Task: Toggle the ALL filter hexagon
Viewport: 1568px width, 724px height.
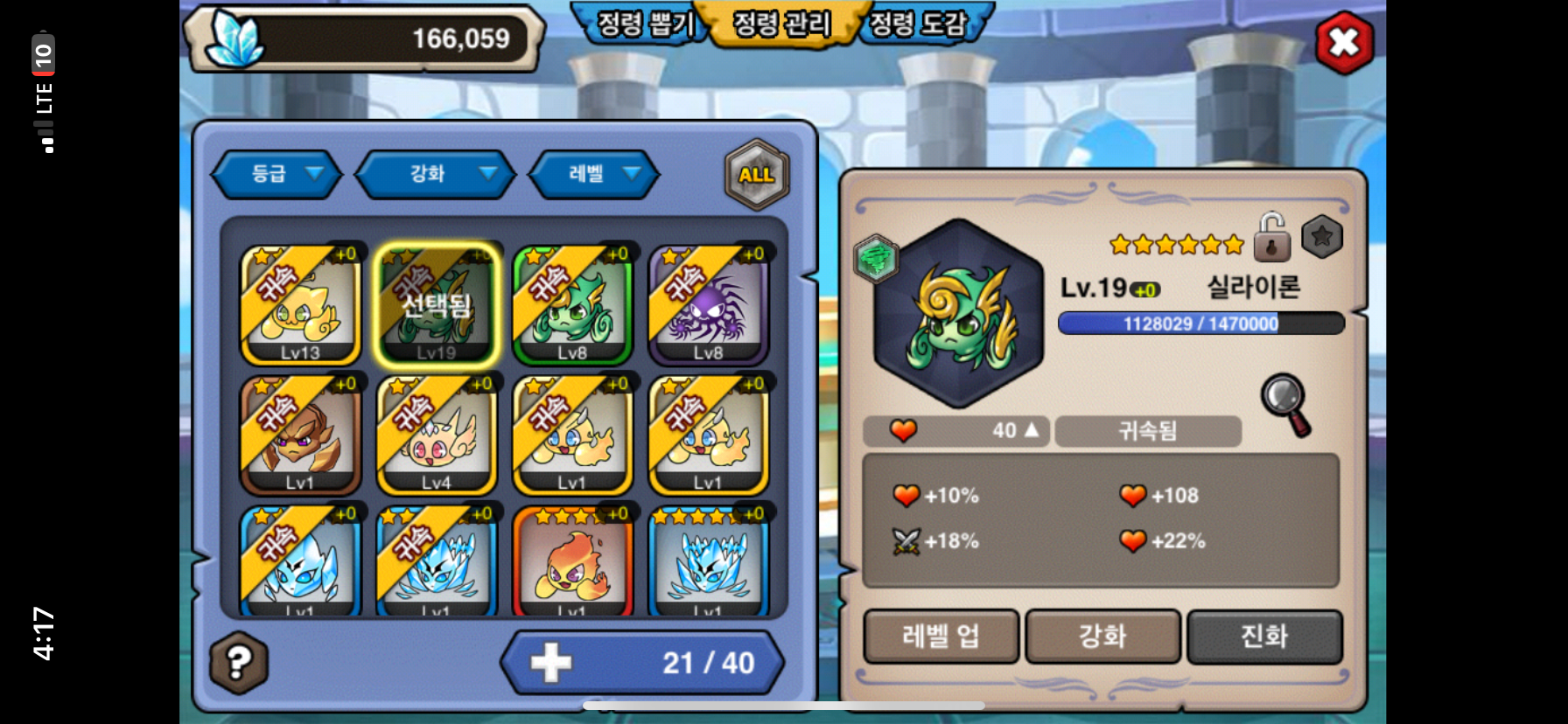Action: point(757,175)
